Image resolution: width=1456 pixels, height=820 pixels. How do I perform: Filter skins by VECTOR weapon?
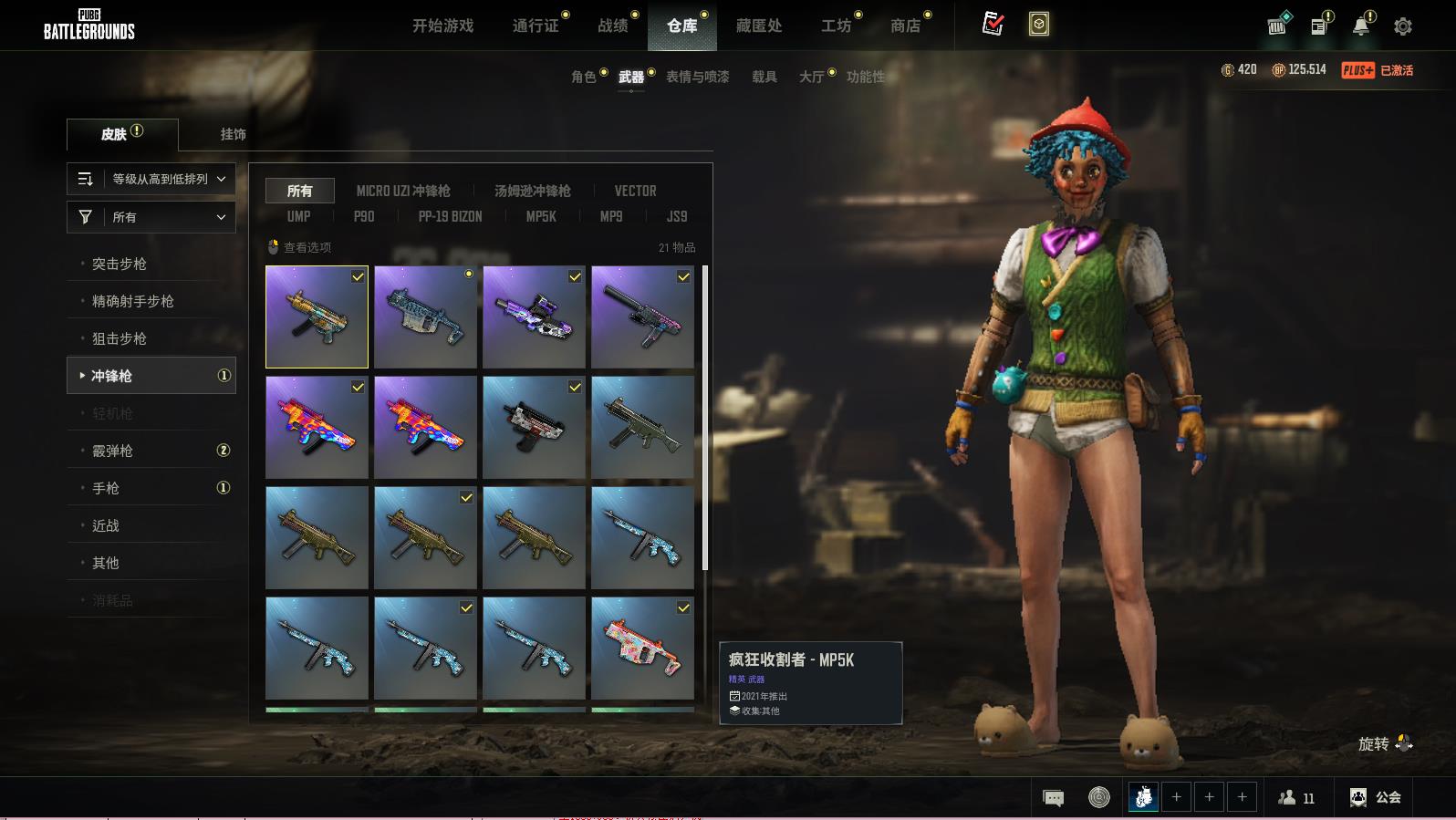pos(635,191)
